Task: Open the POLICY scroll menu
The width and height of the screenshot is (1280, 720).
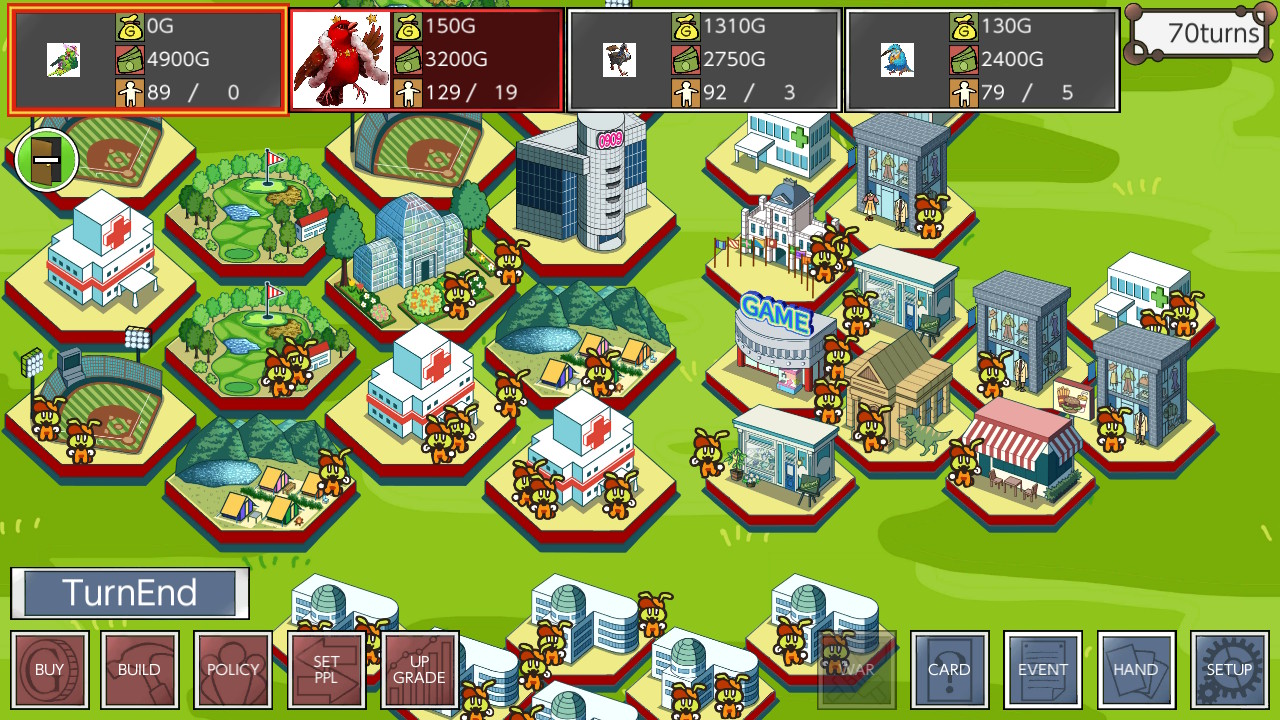Action: tap(232, 669)
